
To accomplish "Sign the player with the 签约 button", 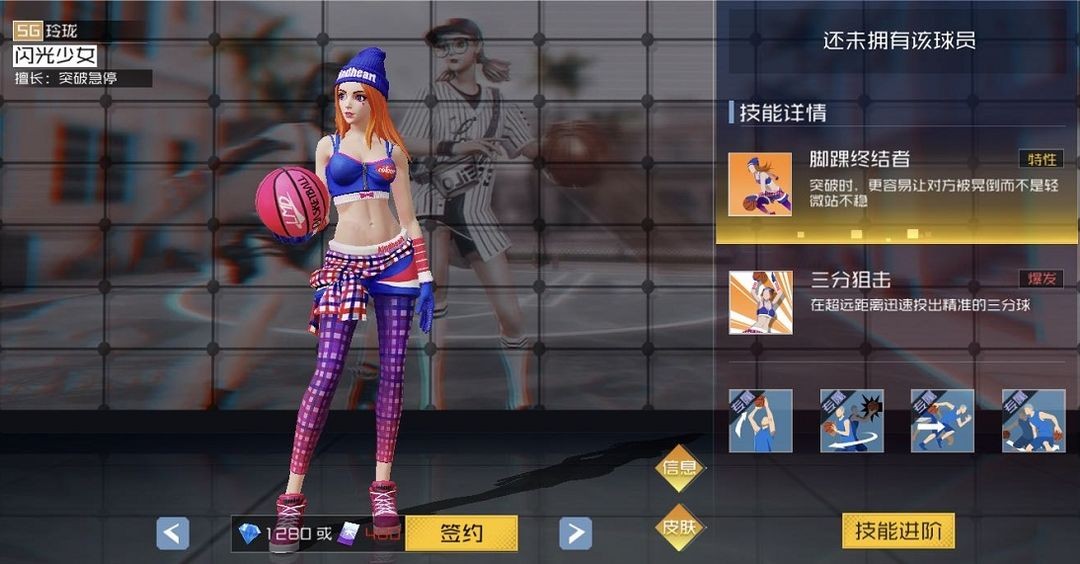I will pyautogui.click(x=461, y=533).
